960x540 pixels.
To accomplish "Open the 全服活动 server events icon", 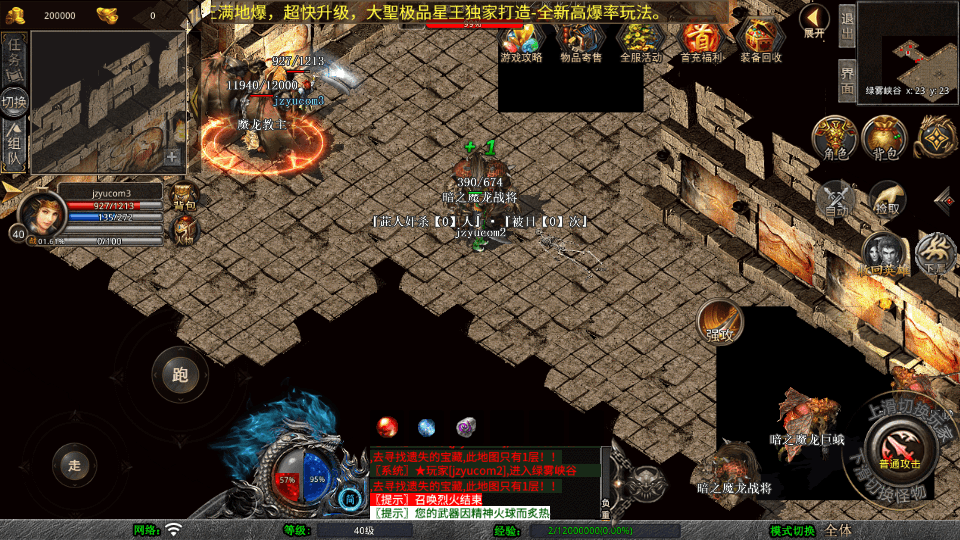I will [641, 38].
